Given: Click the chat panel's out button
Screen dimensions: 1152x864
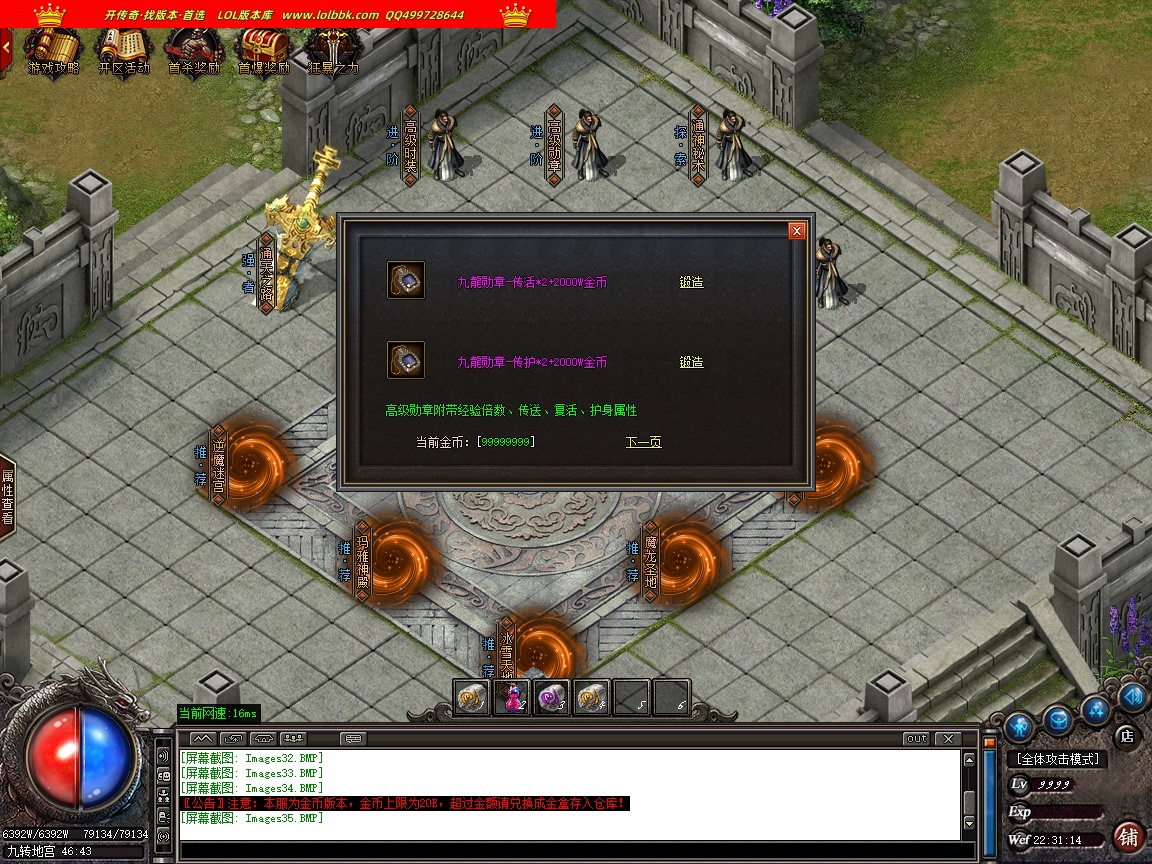Looking at the screenshot, I should click(x=915, y=739).
